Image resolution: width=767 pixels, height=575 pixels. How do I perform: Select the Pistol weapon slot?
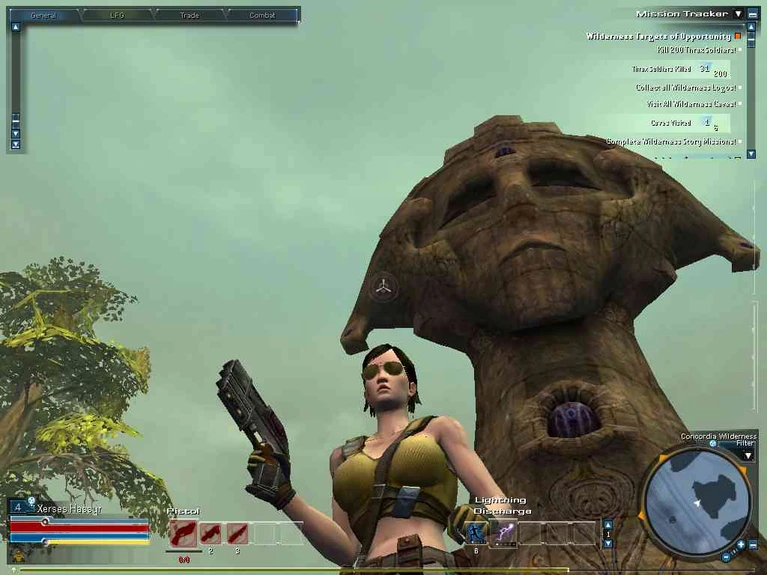pos(182,533)
